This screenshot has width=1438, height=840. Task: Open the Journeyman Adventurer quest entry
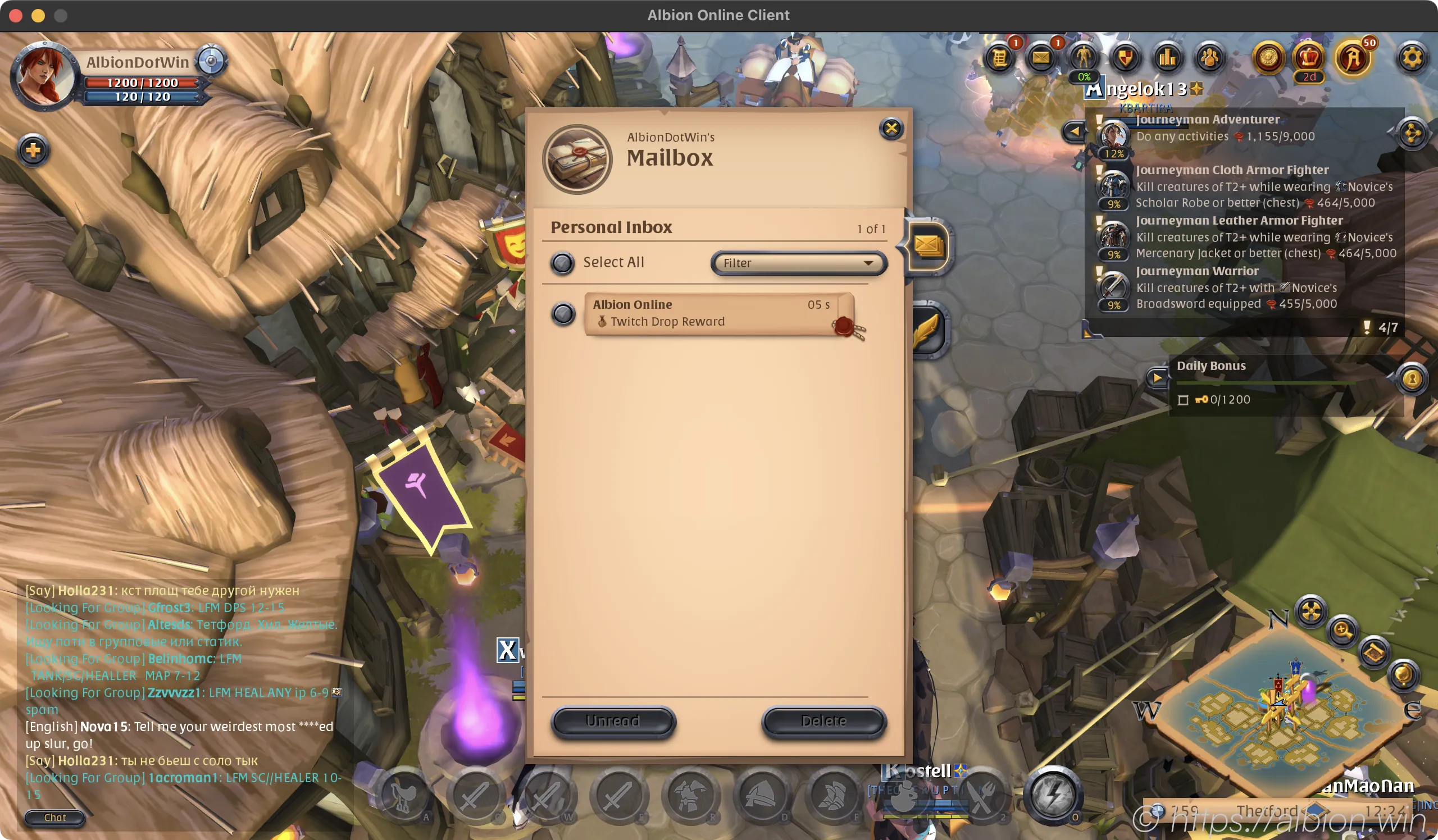(1207, 120)
